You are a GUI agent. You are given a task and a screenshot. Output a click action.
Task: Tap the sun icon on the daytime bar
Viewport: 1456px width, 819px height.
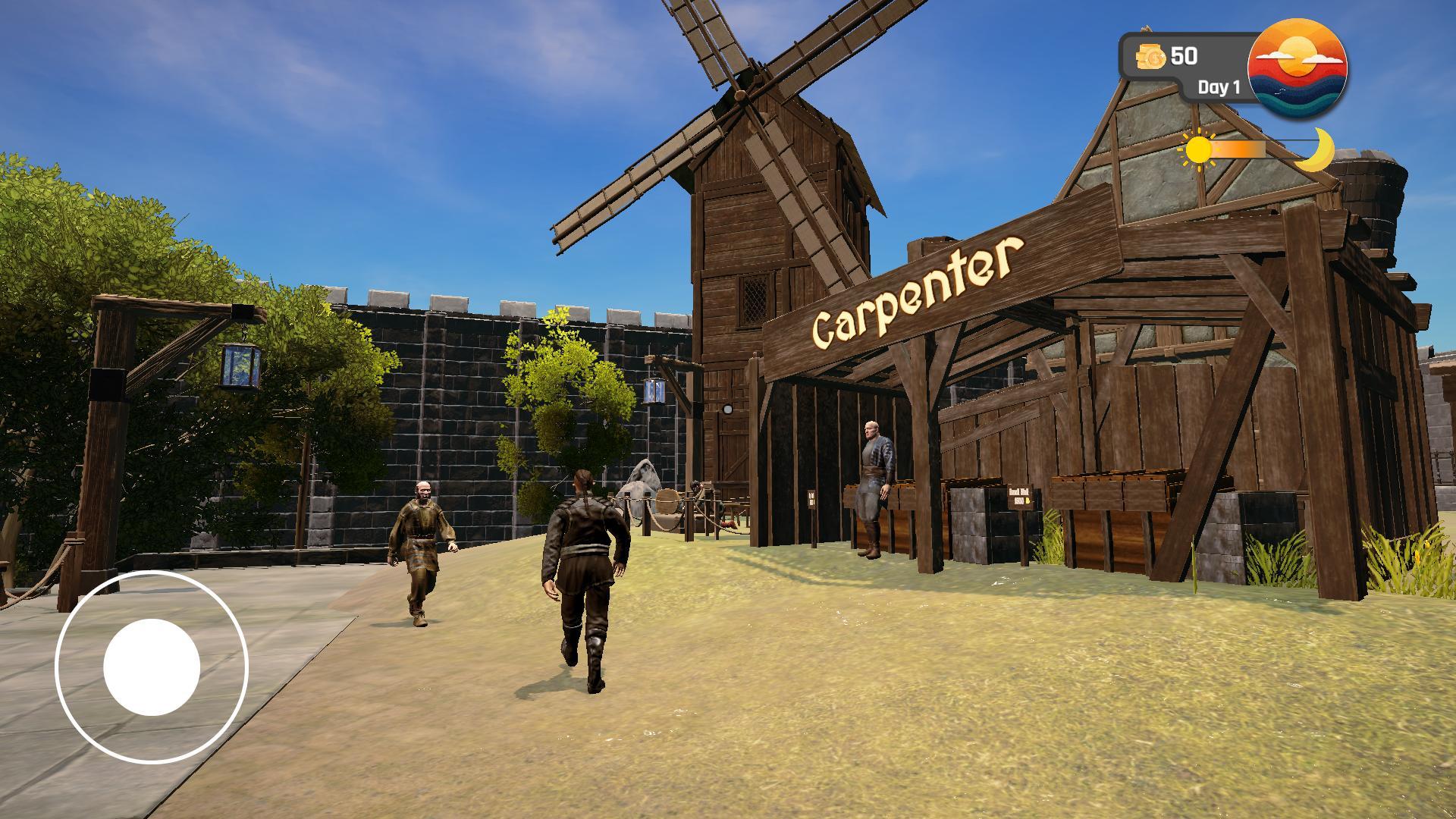click(x=1199, y=150)
